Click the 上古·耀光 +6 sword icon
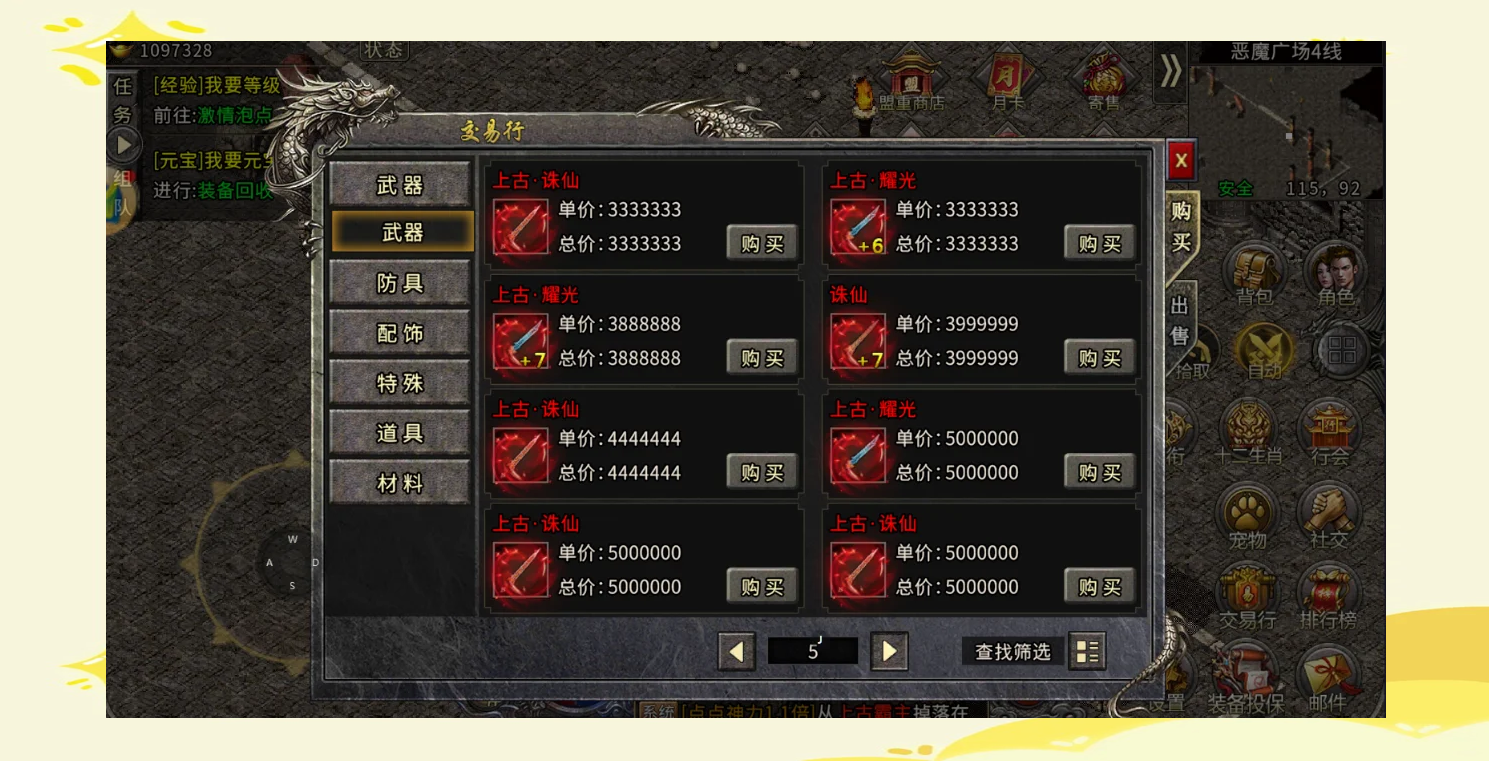 pos(858,227)
